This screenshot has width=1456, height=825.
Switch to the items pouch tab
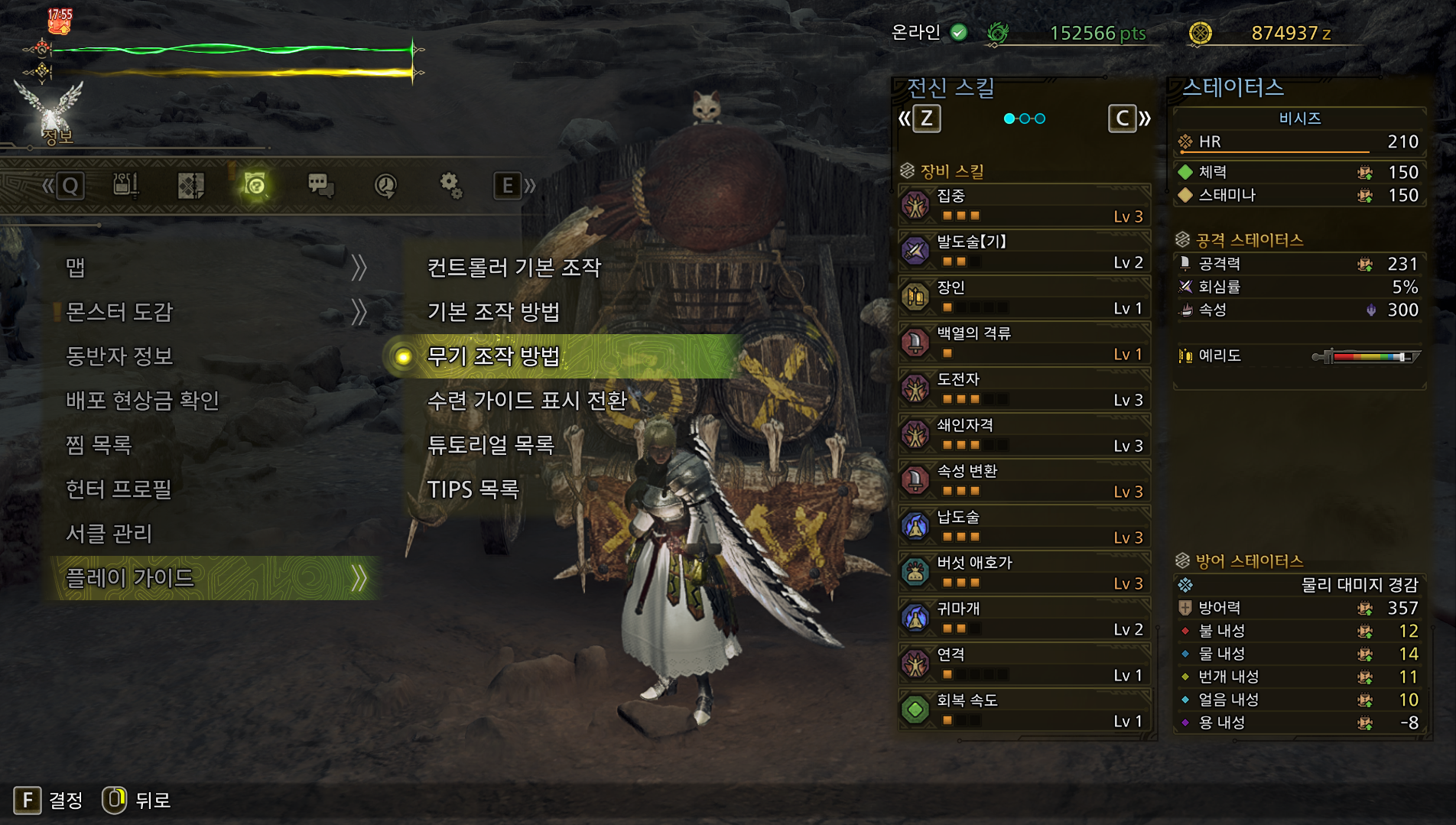point(125,185)
